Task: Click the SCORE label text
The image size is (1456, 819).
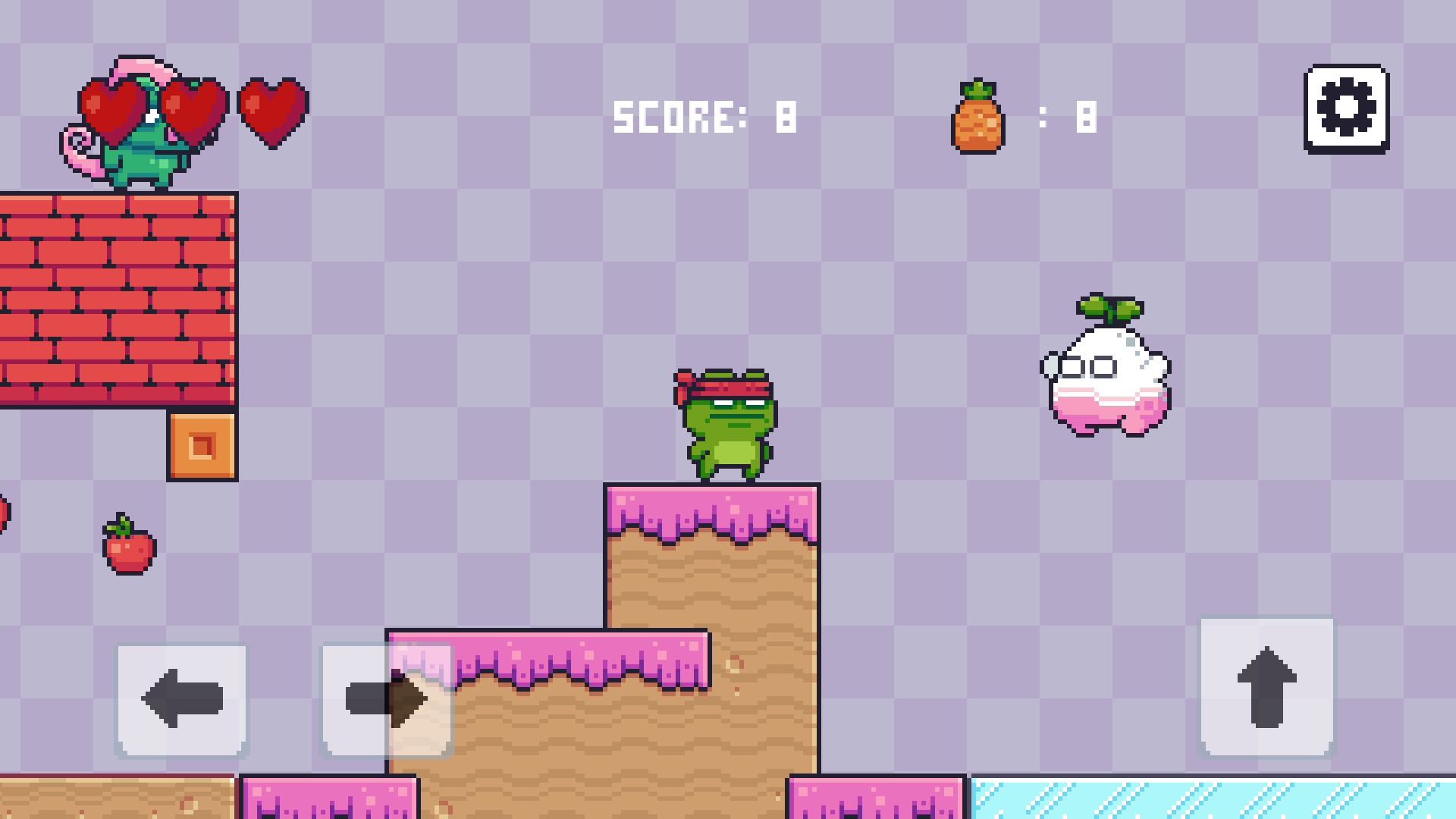Action: pos(679,115)
